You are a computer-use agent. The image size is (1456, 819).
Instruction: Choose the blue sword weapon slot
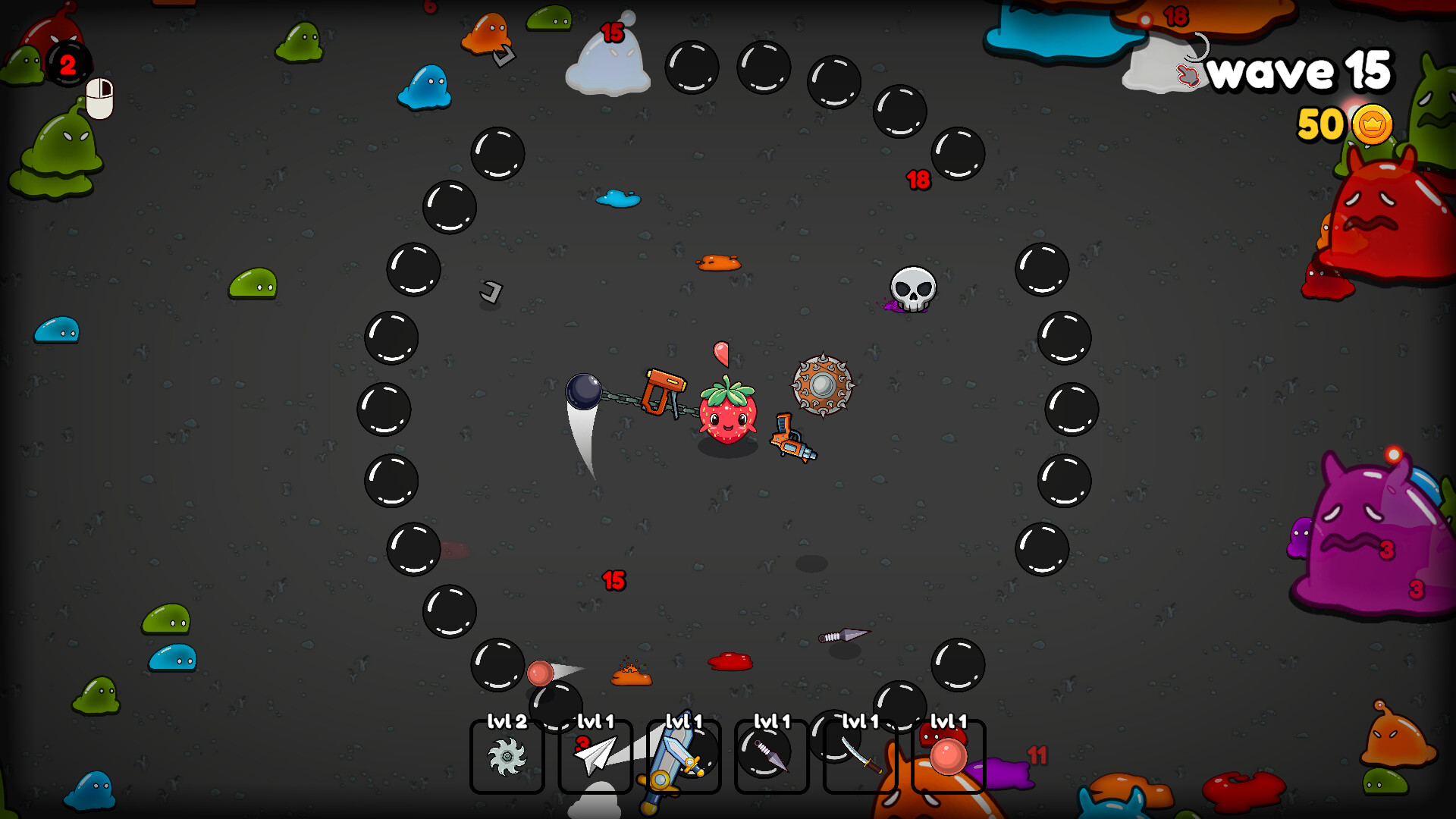pyautogui.click(x=683, y=756)
